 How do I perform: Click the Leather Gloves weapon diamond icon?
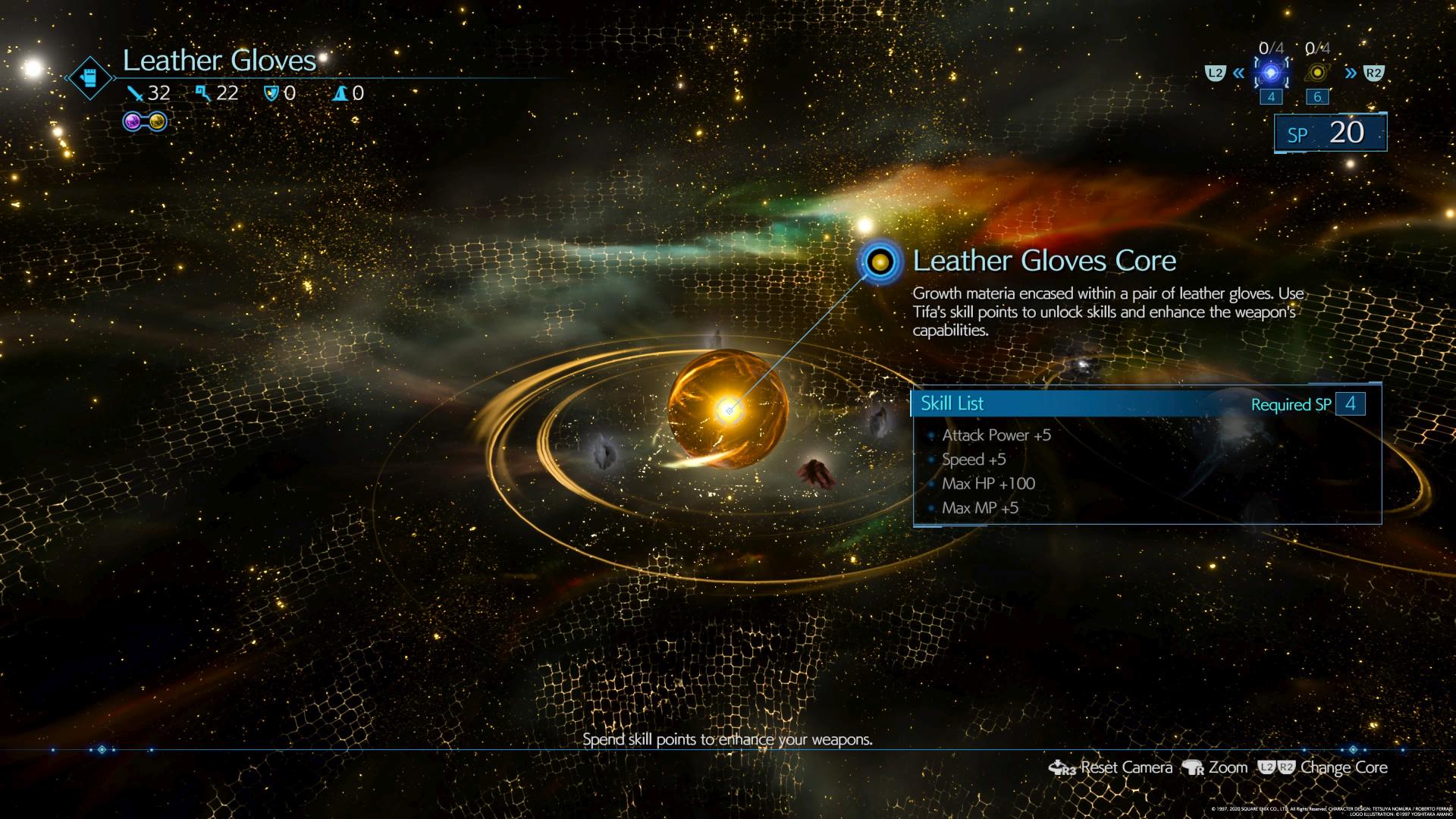tap(90, 77)
